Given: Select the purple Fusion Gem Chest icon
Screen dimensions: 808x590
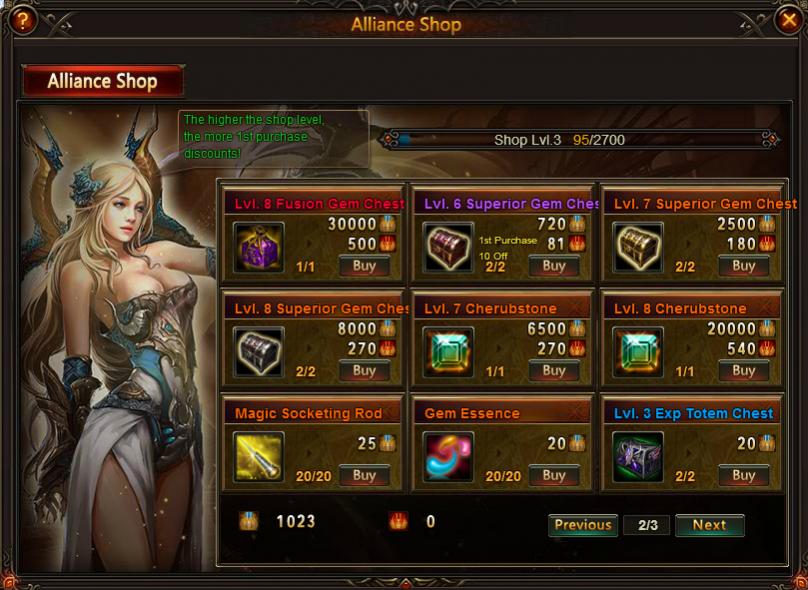Looking at the screenshot, I should coord(258,247).
